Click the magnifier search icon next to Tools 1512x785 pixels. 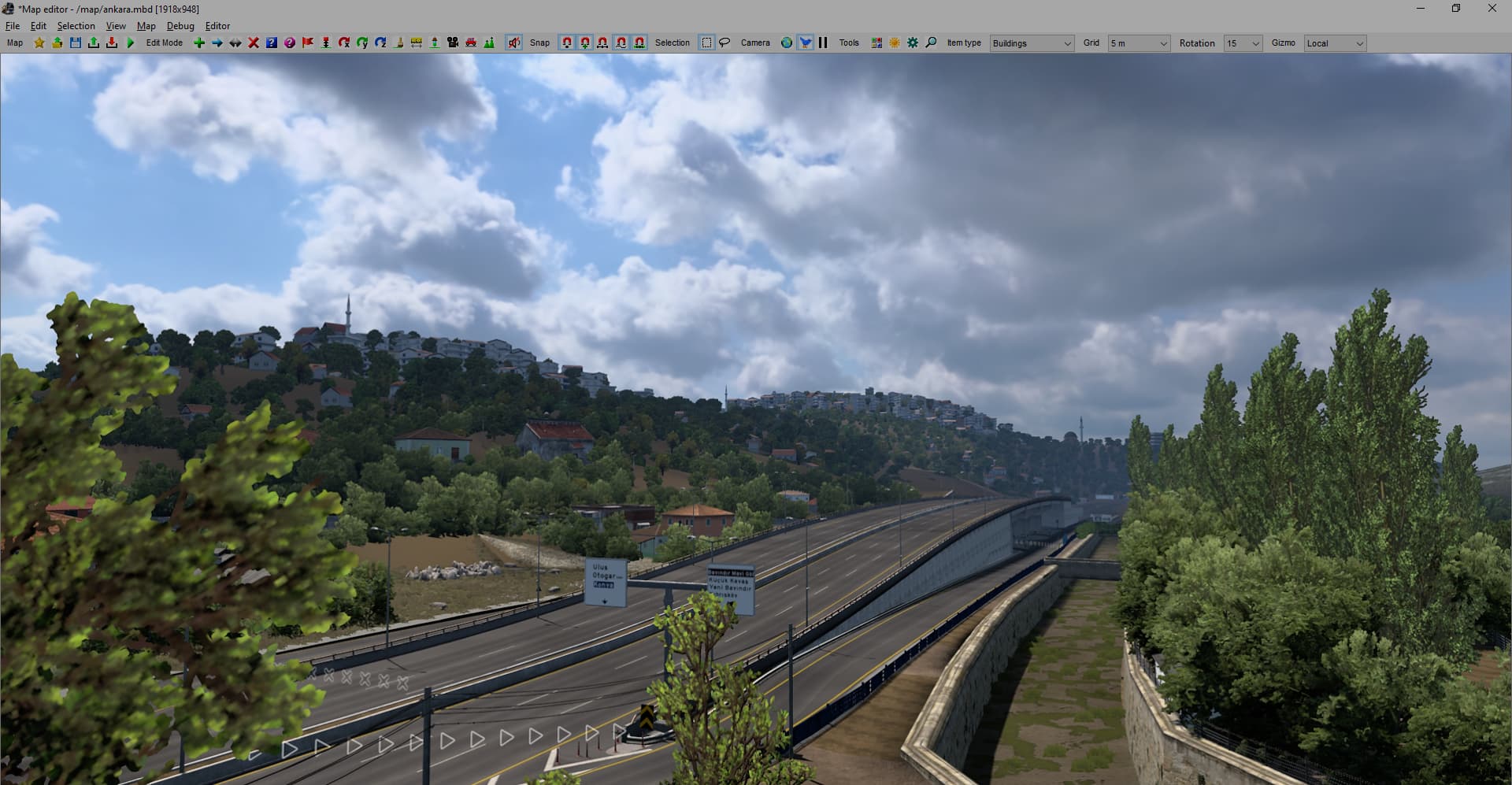[x=931, y=43]
